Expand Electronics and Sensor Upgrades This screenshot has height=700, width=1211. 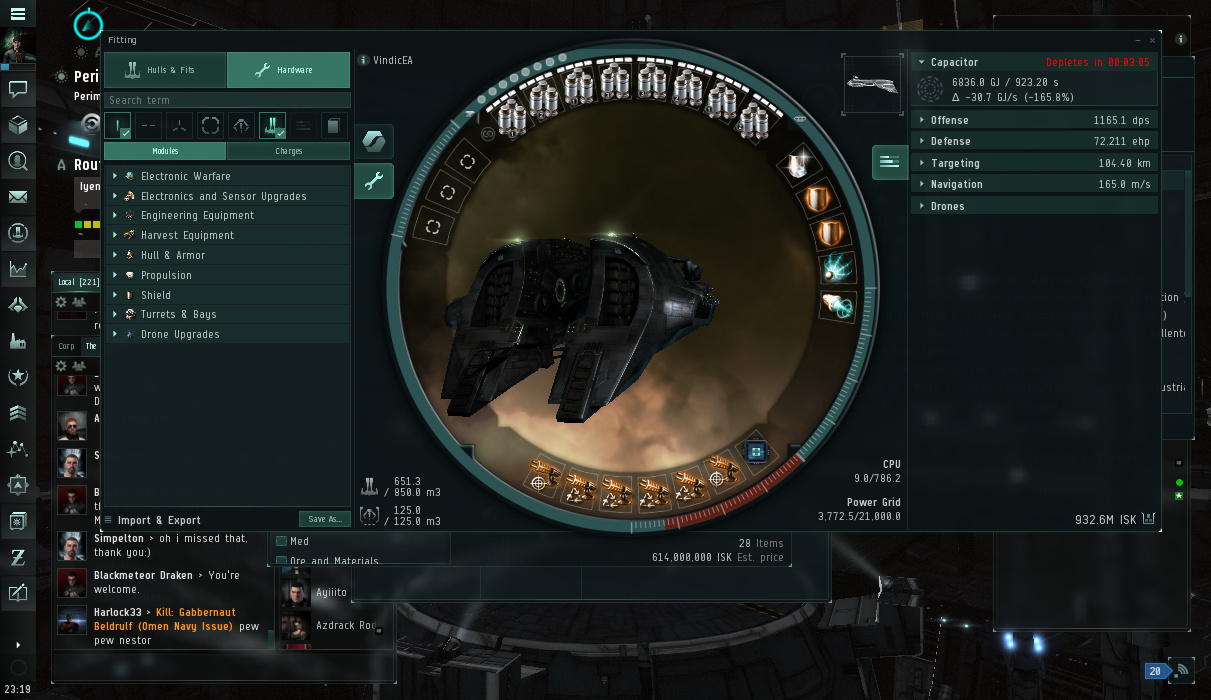click(x=223, y=196)
